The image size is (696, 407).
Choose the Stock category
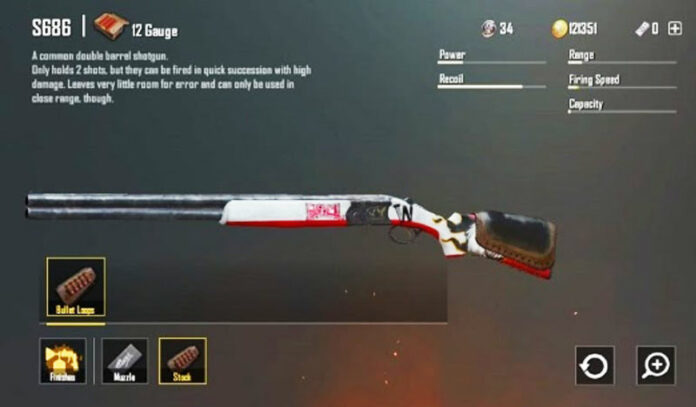click(183, 361)
